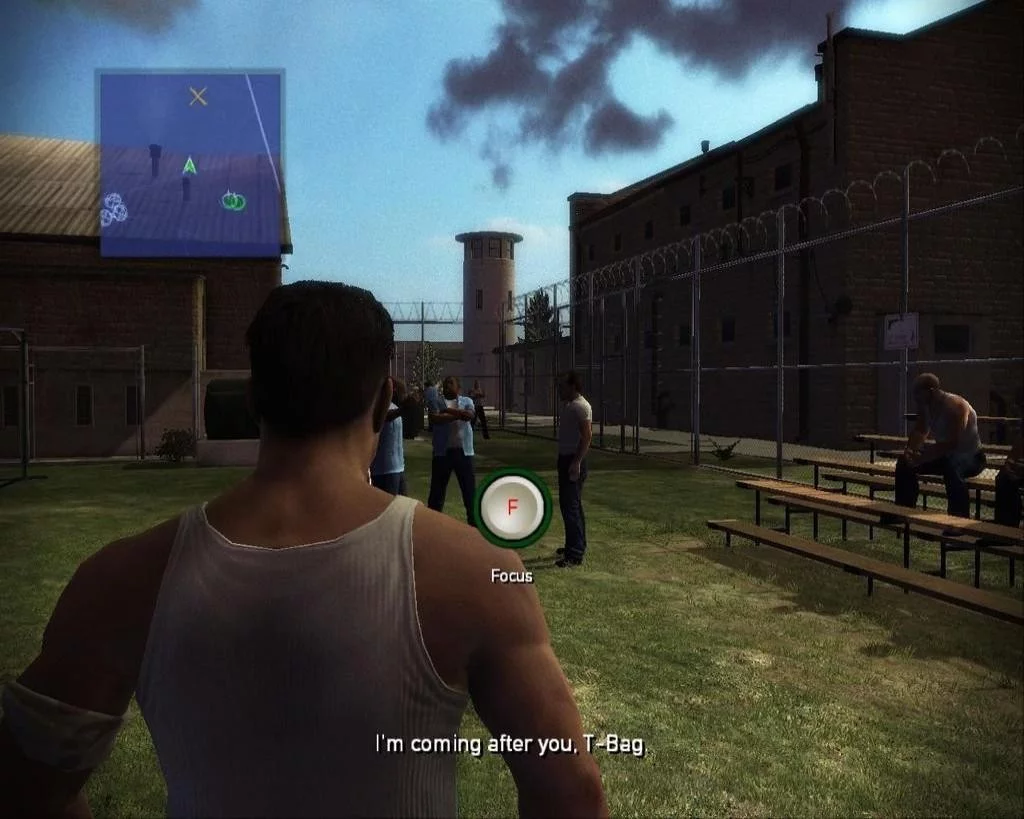Click the white circle cluster on the minimap

tap(114, 208)
